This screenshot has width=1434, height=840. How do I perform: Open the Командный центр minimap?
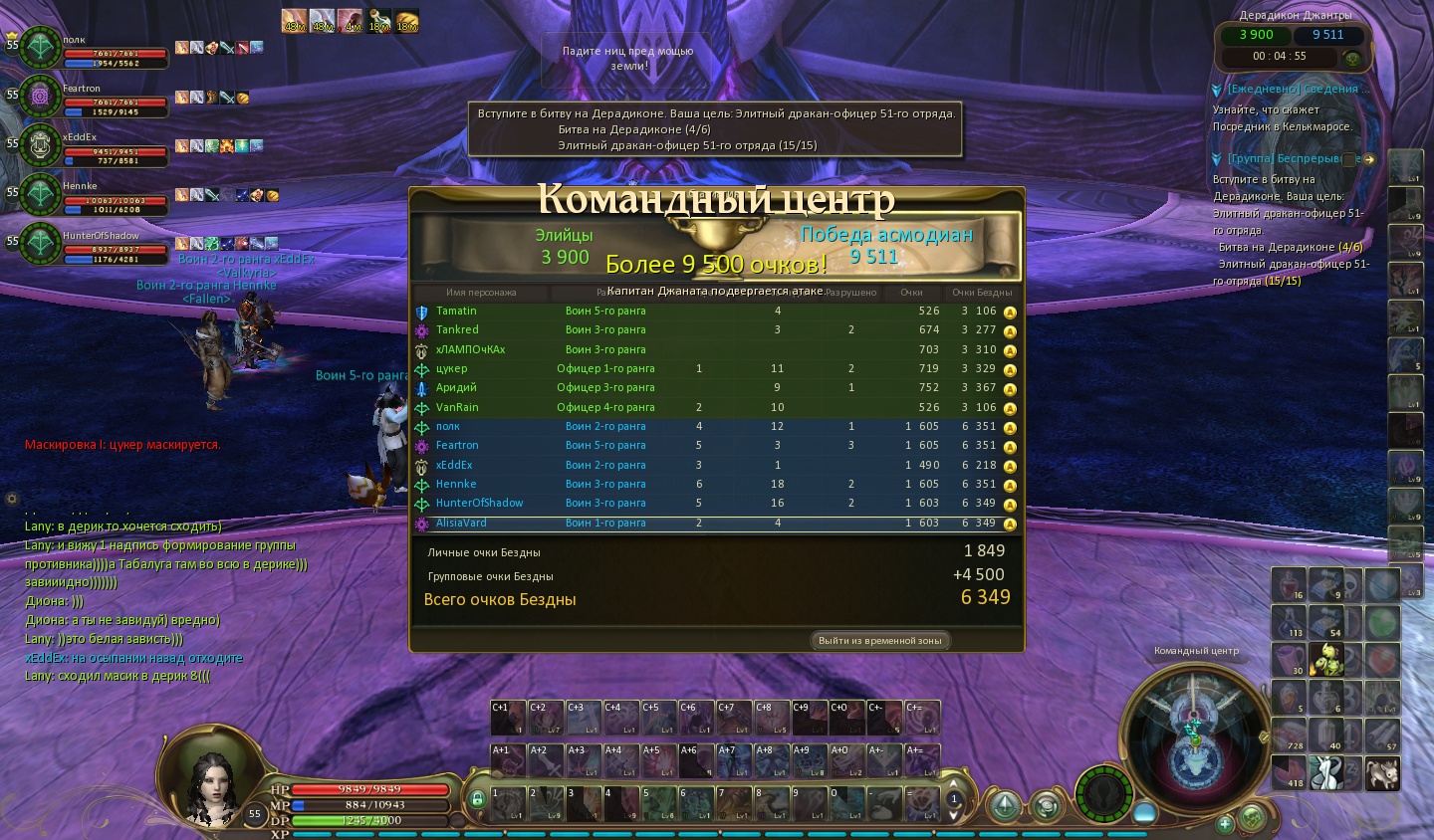(x=1195, y=738)
